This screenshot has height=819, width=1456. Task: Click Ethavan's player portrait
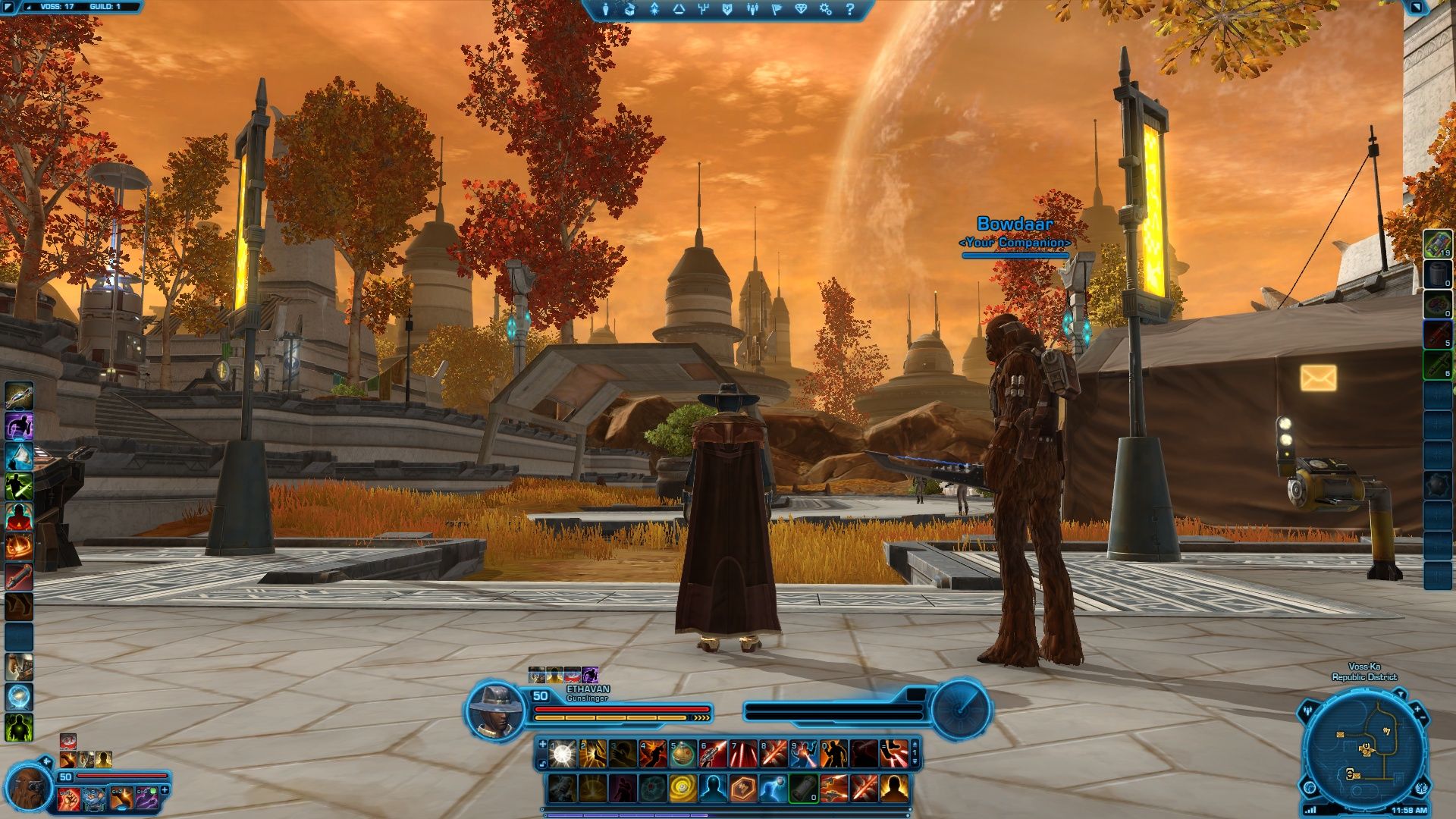click(495, 710)
